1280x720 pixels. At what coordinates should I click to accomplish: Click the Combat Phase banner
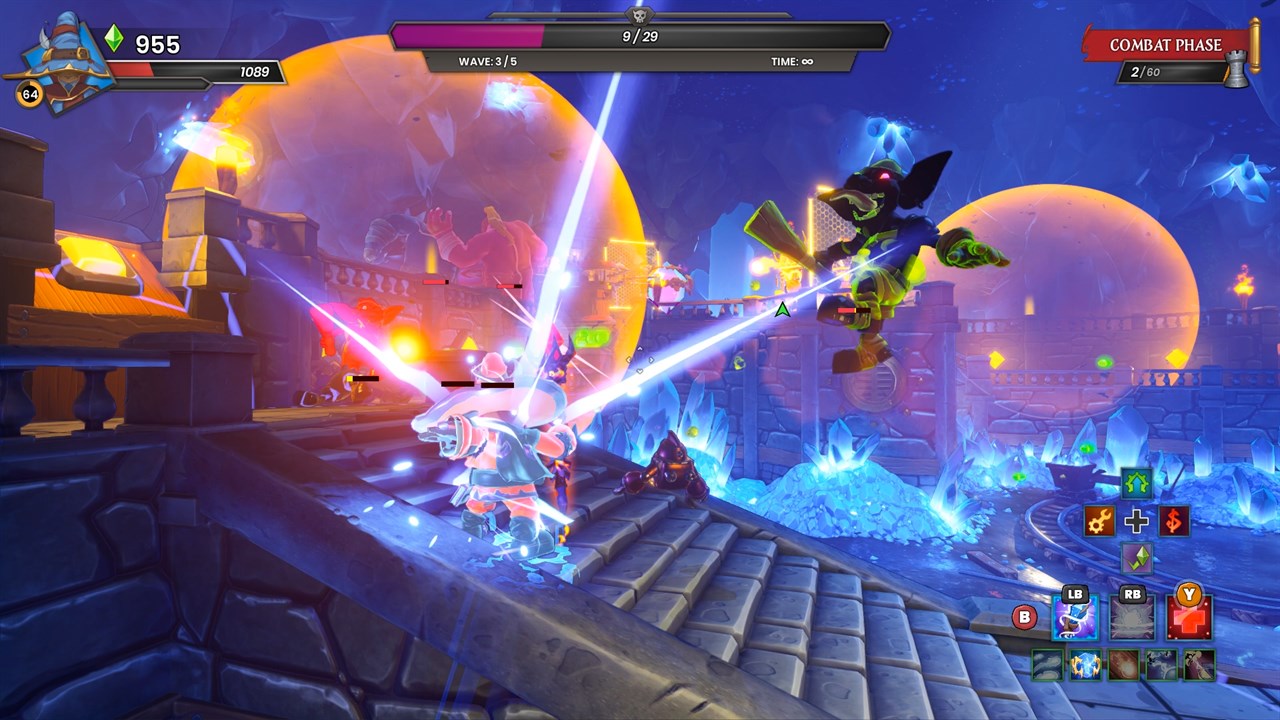(1165, 45)
